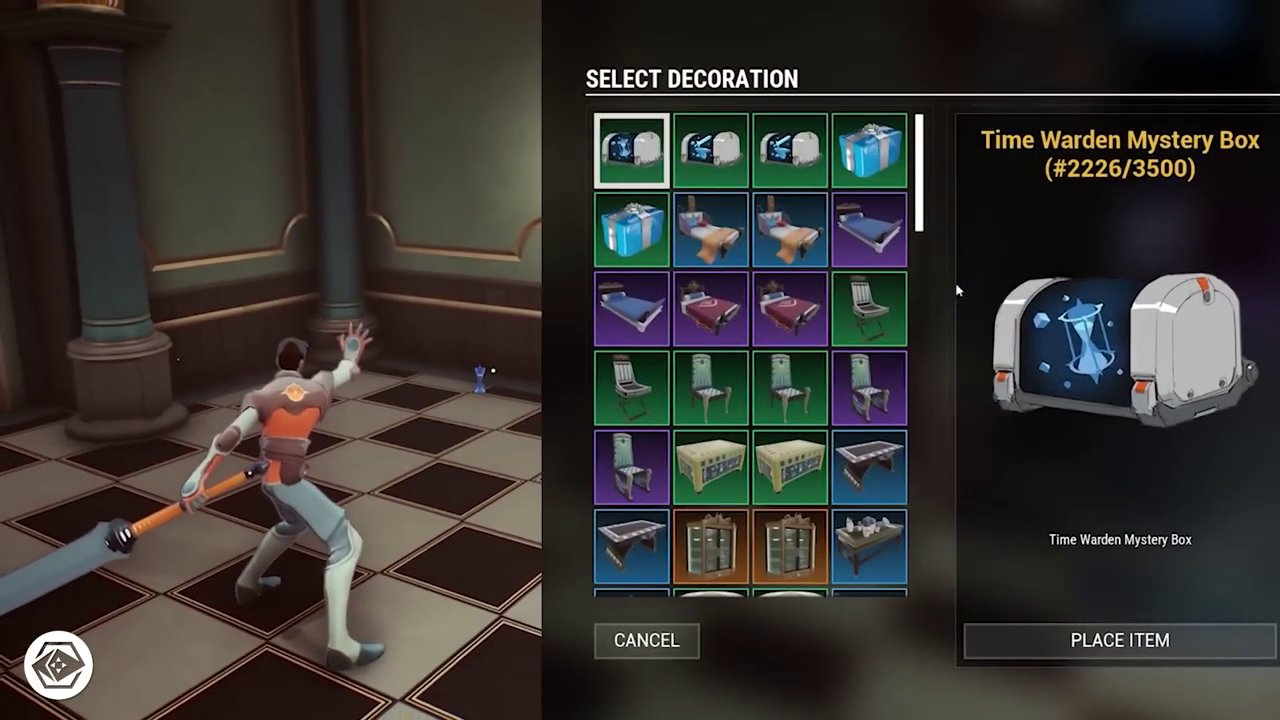Click the Place Item button
This screenshot has height=720, width=1280.
click(x=1119, y=640)
